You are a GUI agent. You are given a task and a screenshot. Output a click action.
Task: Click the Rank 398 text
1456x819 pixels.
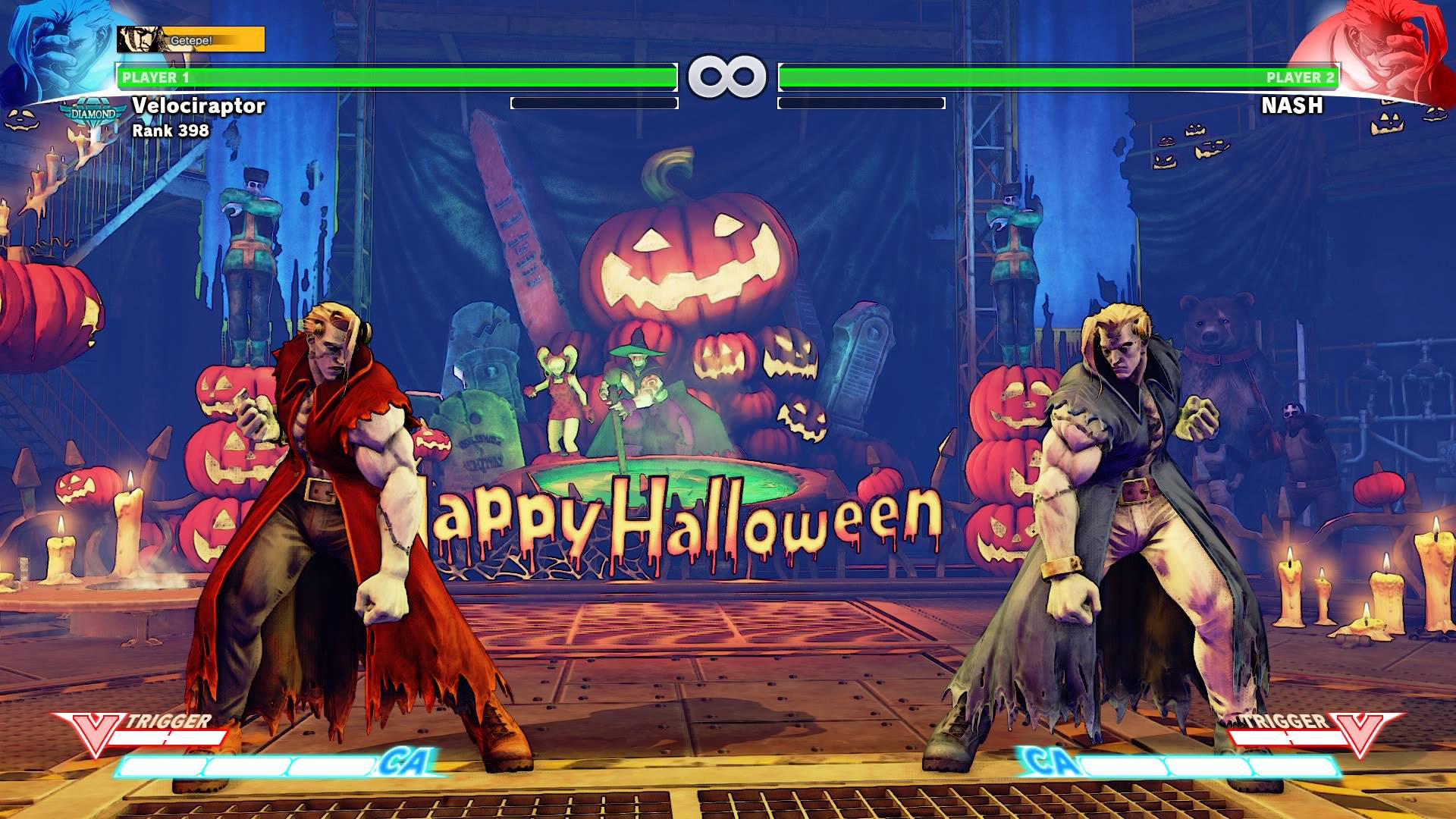[170, 132]
